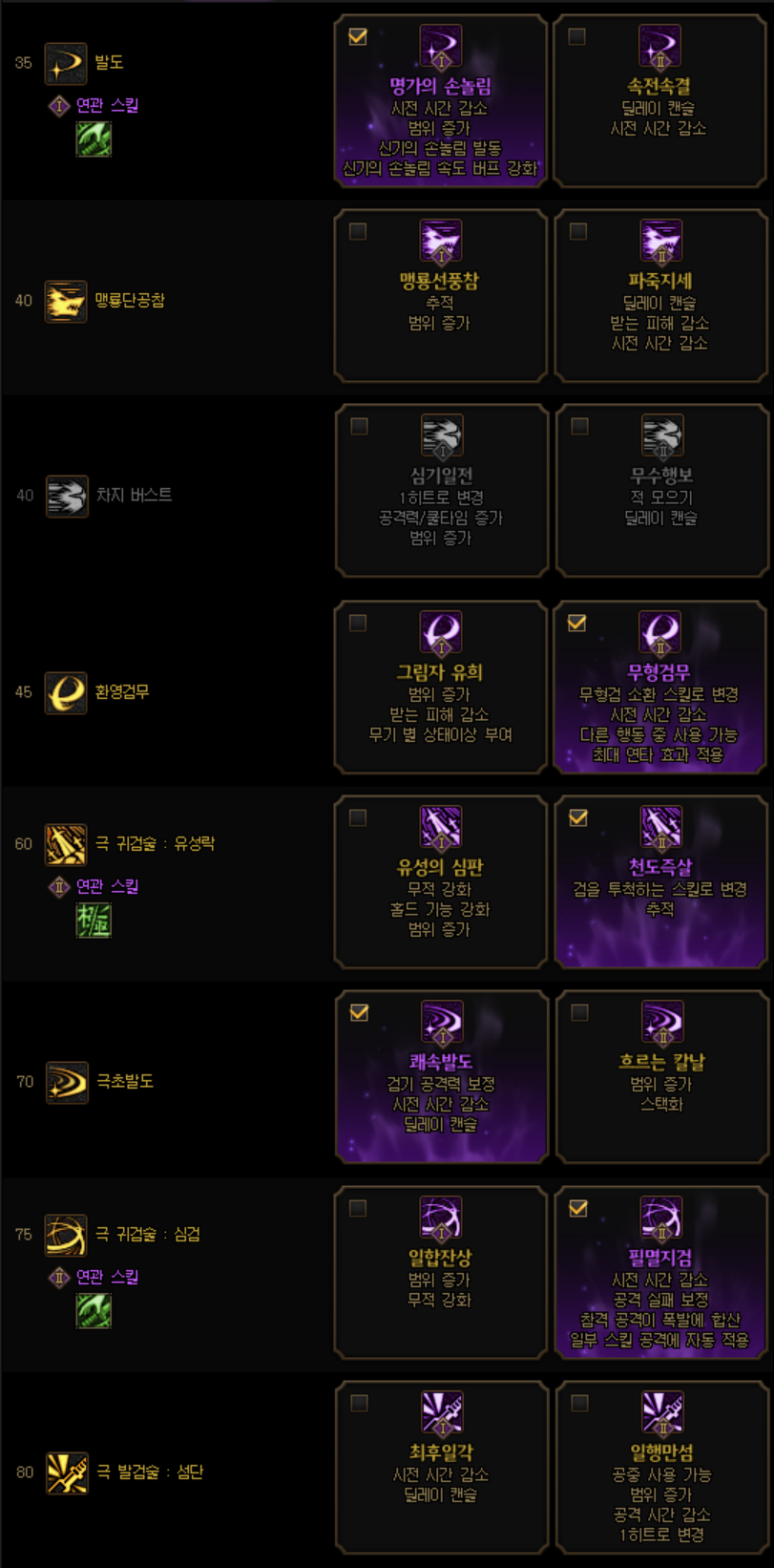This screenshot has width=774, height=1568.
Task: Enable the 맹룡선풍참 checkbox
Action: coord(358,232)
